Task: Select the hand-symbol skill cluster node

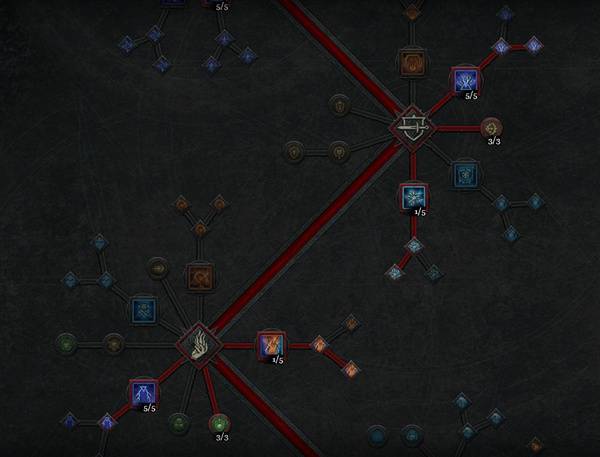Action: pyautogui.click(x=198, y=345)
